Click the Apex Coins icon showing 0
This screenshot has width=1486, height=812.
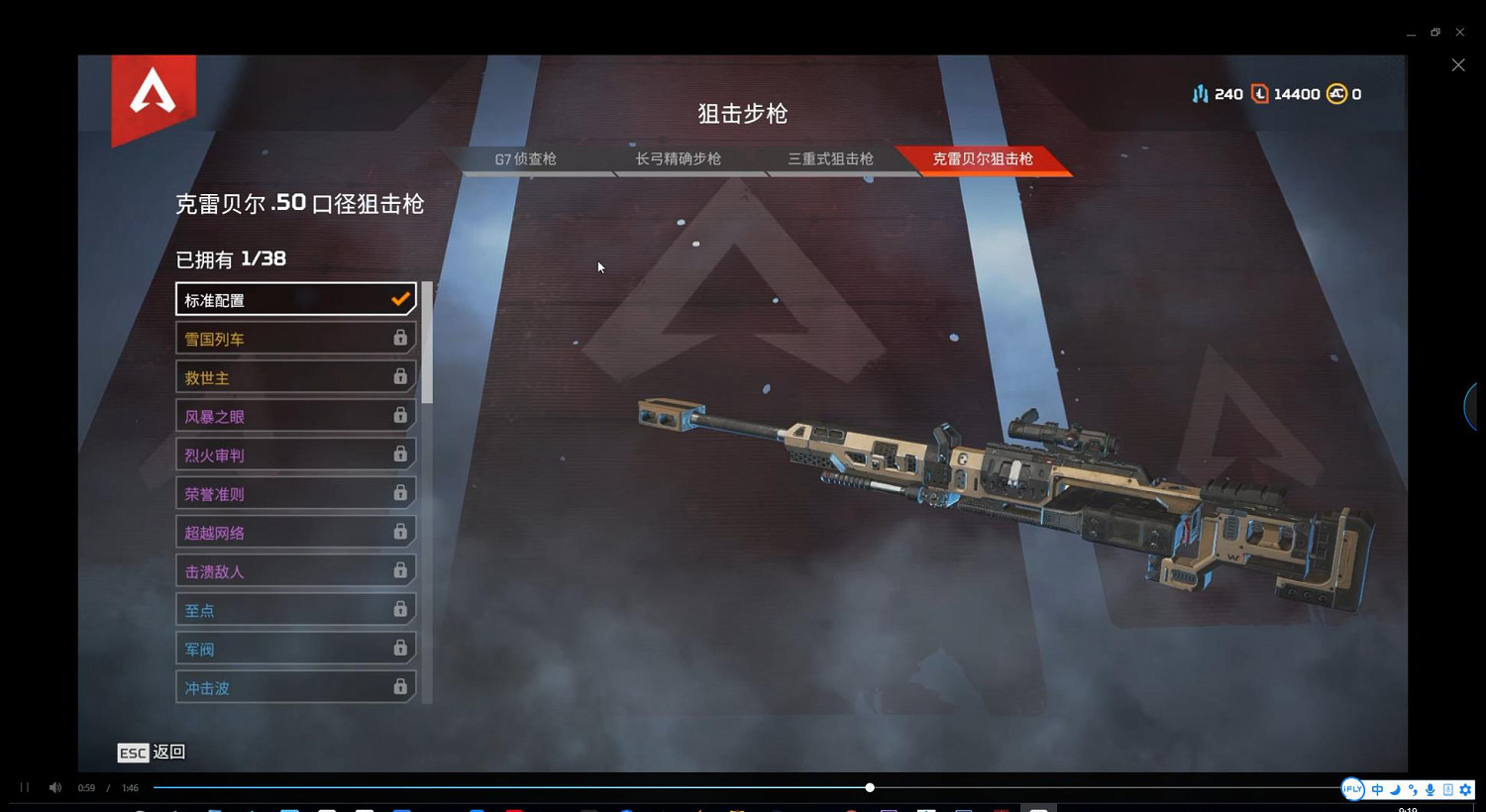1338,93
